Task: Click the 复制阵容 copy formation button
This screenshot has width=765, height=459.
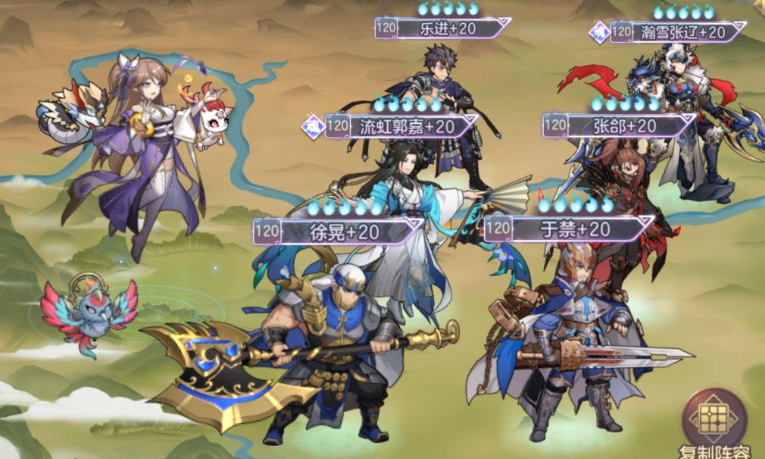Action: pos(714,422)
